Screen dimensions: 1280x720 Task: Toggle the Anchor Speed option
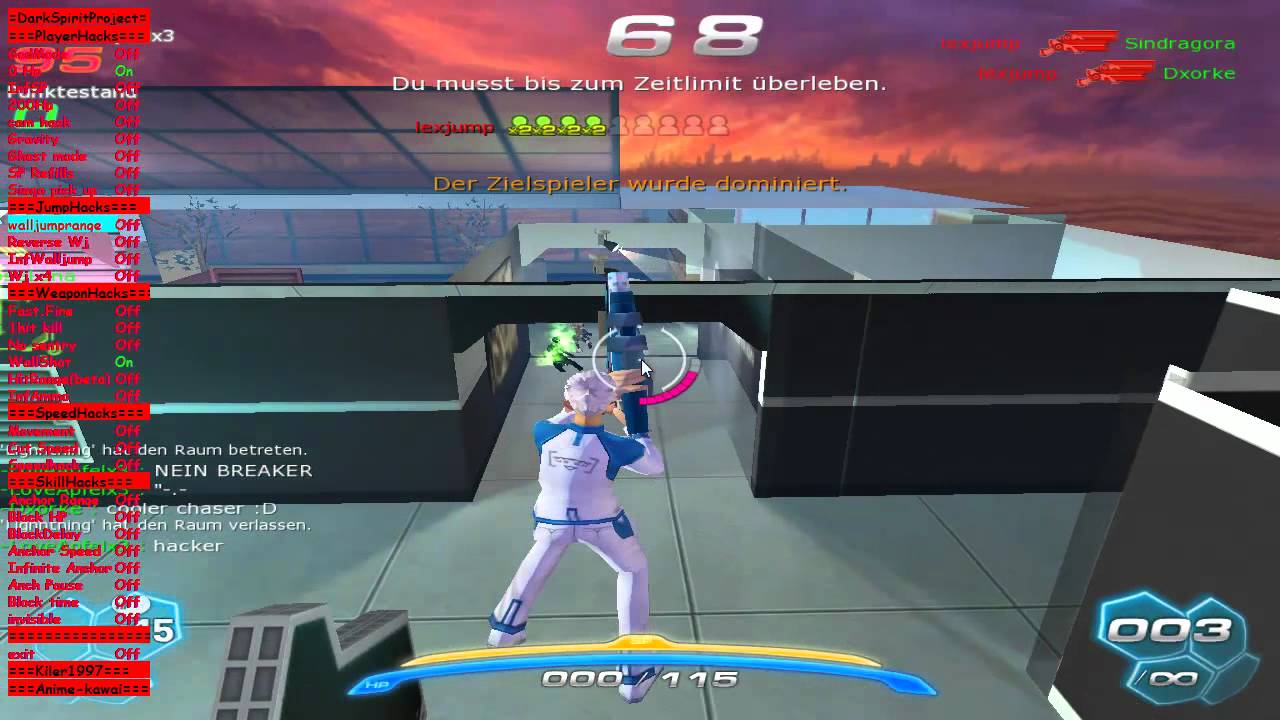coord(54,551)
